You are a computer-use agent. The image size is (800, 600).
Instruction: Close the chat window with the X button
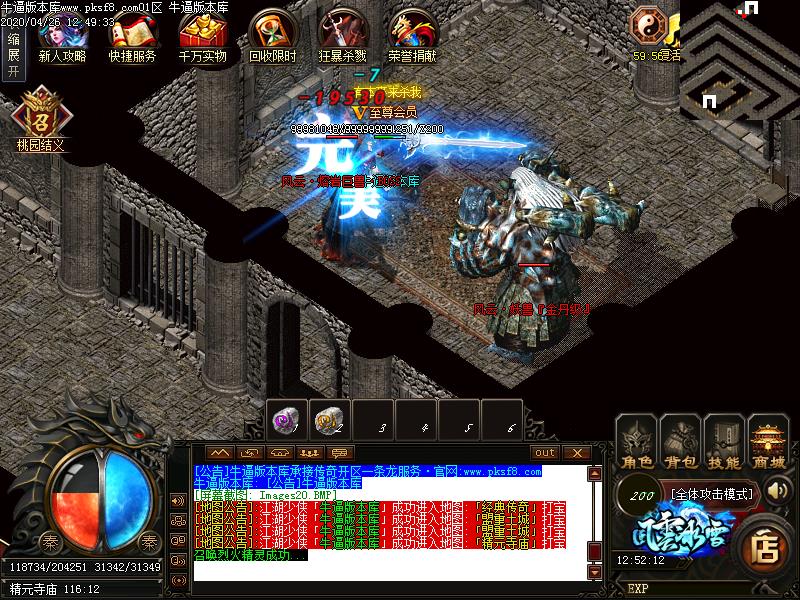click(x=575, y=453)
